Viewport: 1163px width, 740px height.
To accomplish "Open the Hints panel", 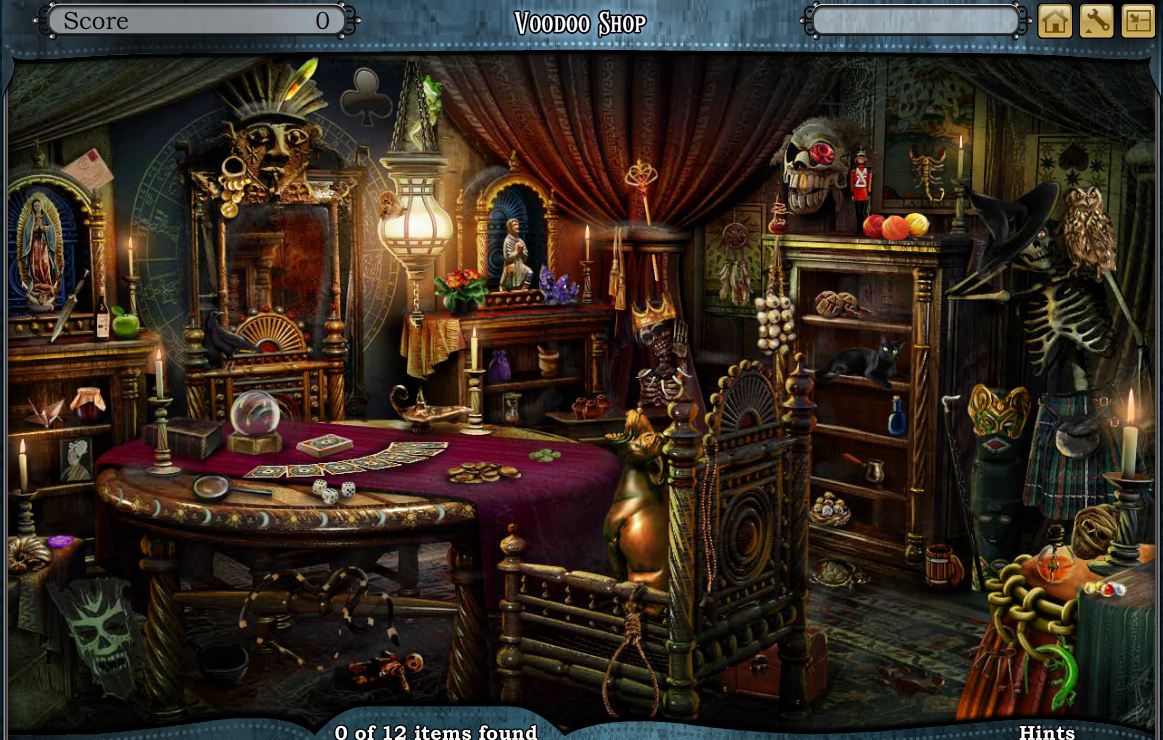I will pos(1046,732).
